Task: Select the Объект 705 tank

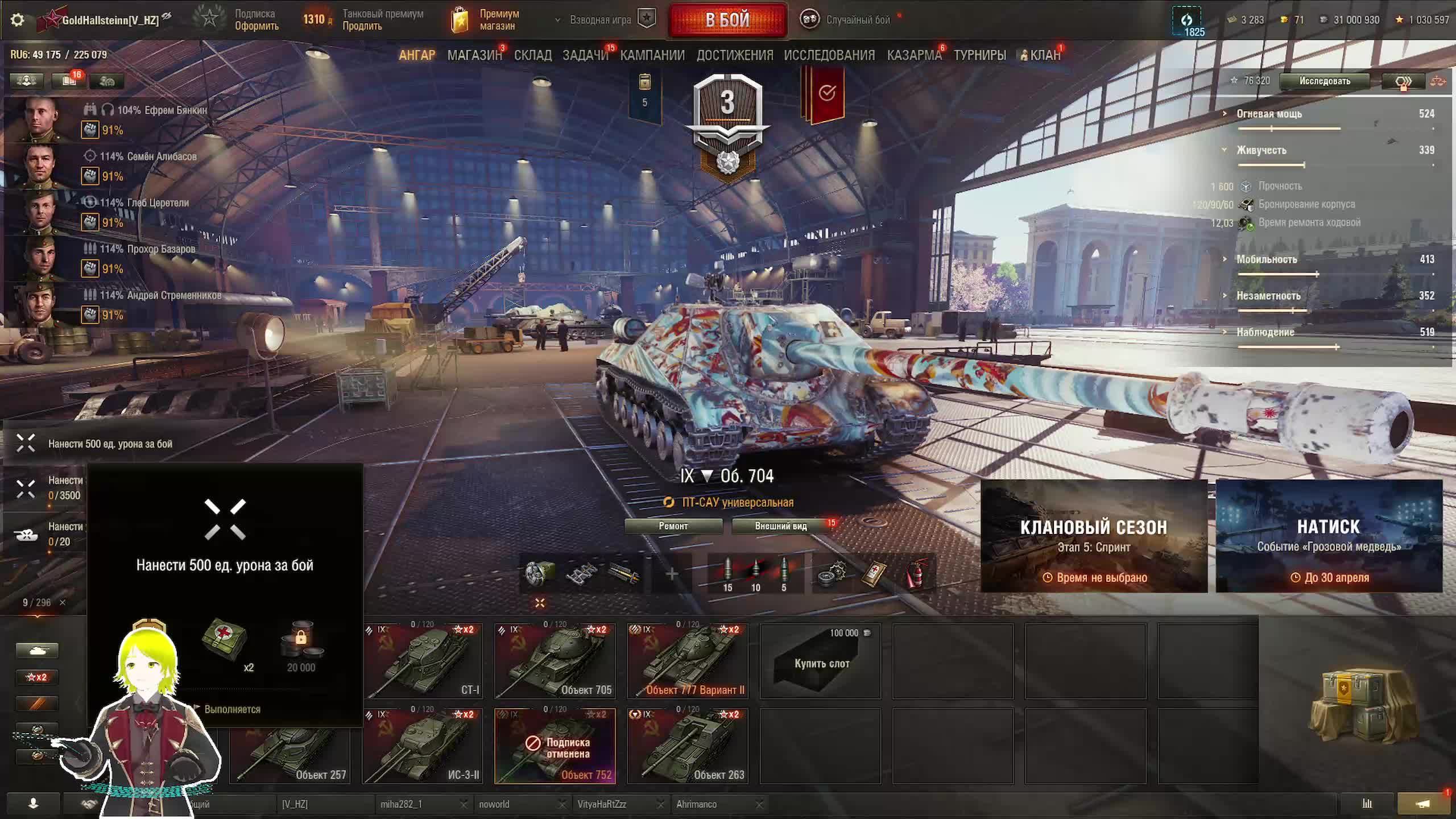Action: (x=555, y=661)
